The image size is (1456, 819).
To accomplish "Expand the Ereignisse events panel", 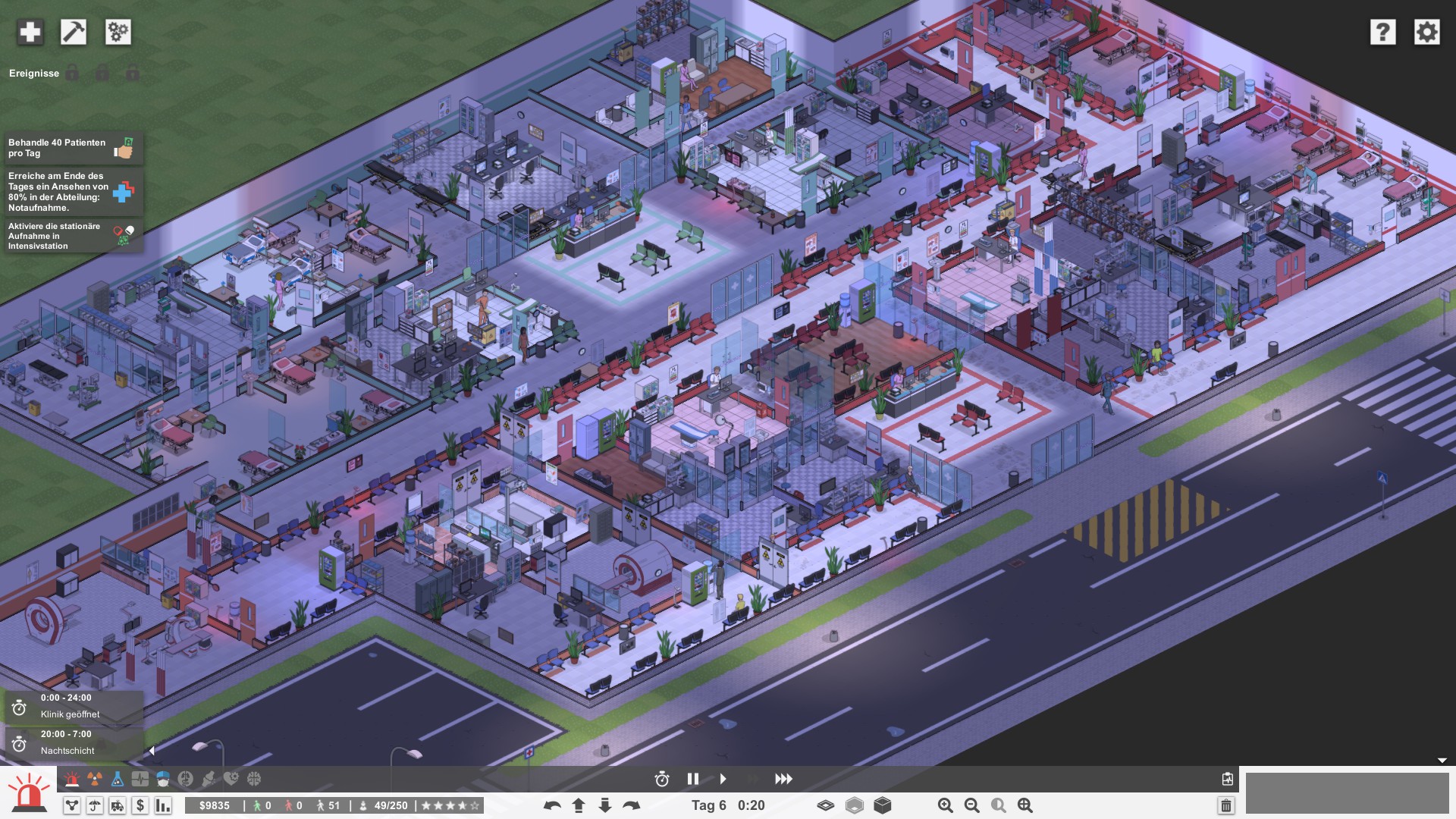I will pos(34,73).
